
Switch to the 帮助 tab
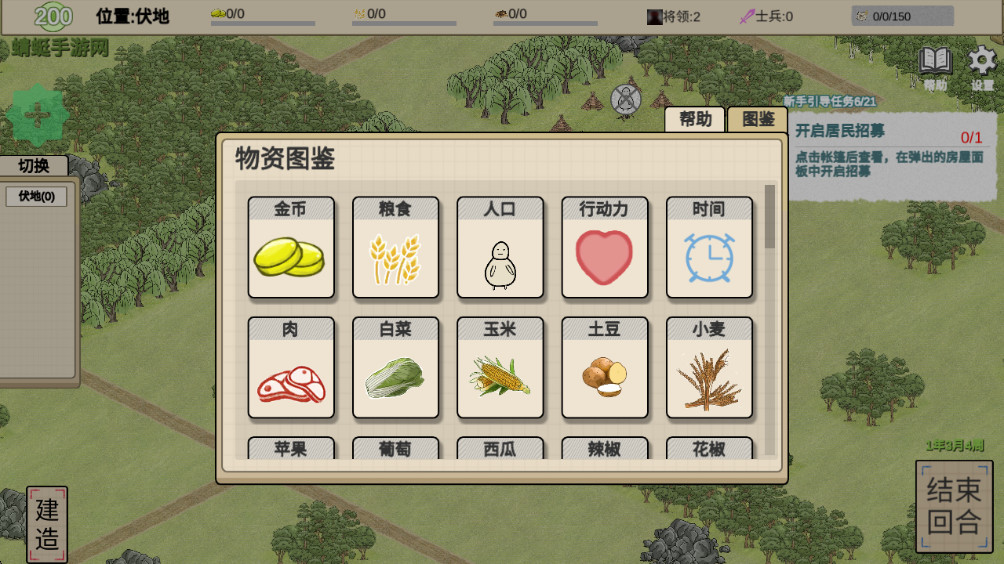pos(696,119)
